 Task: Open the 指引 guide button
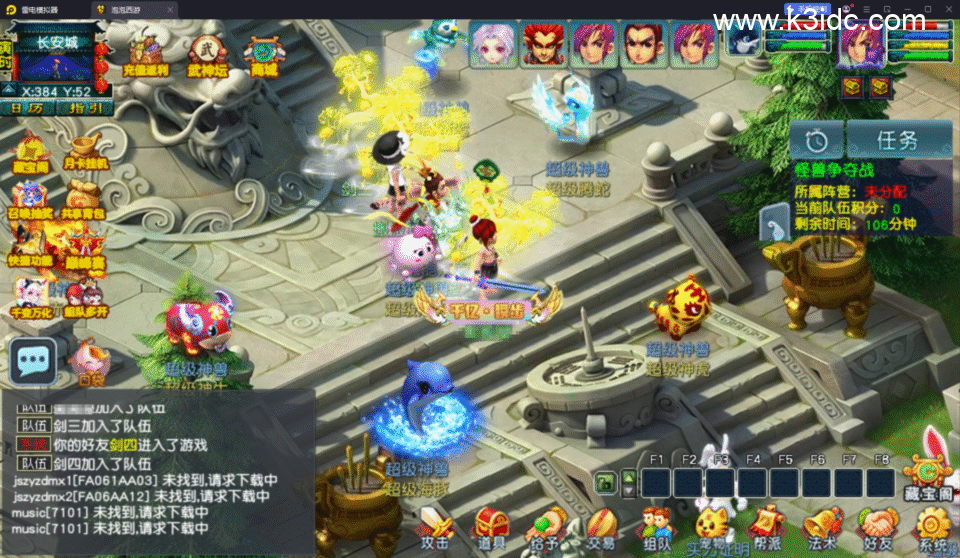[84, 108]
